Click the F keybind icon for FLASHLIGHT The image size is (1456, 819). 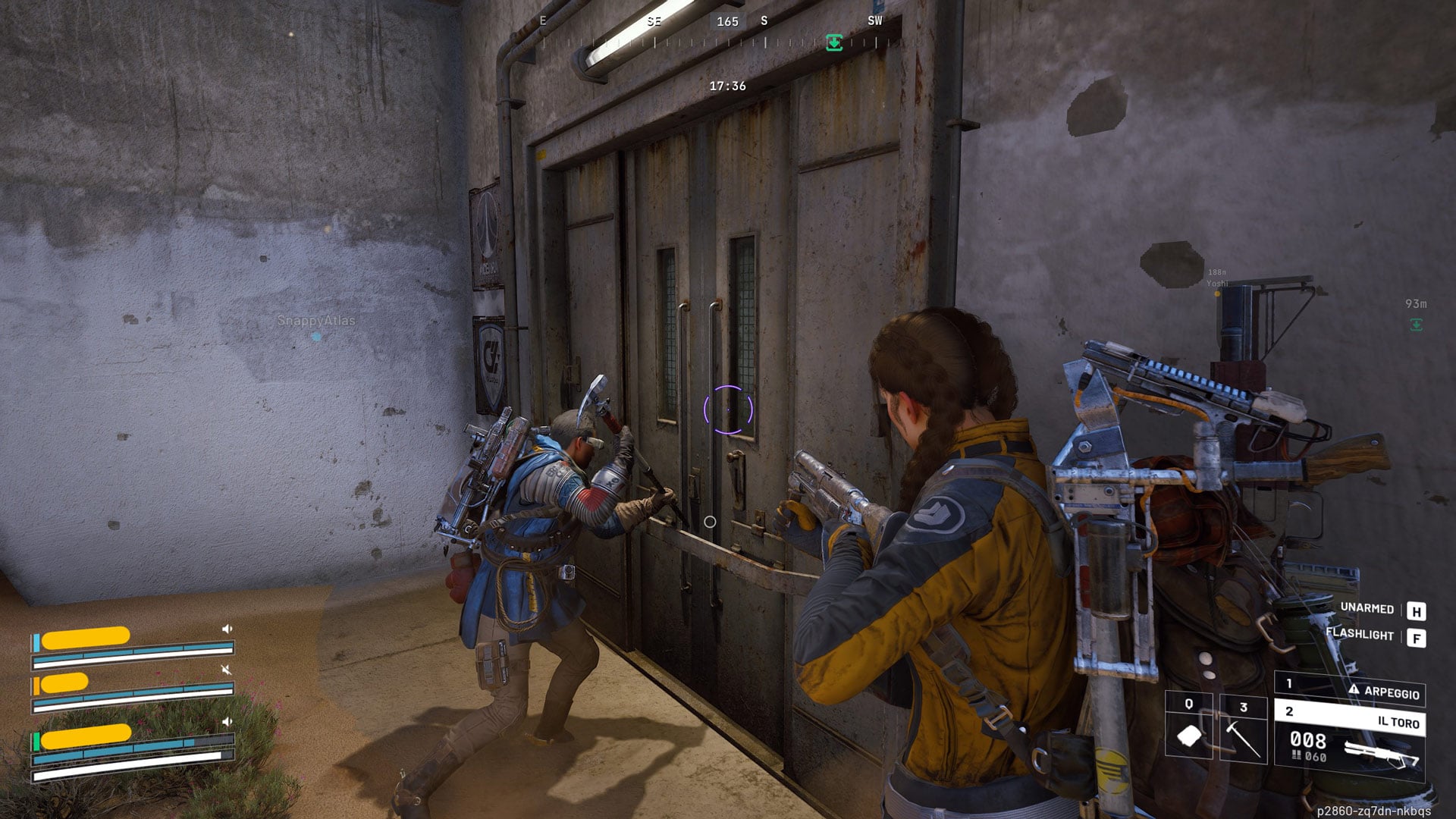point(1417,637)
